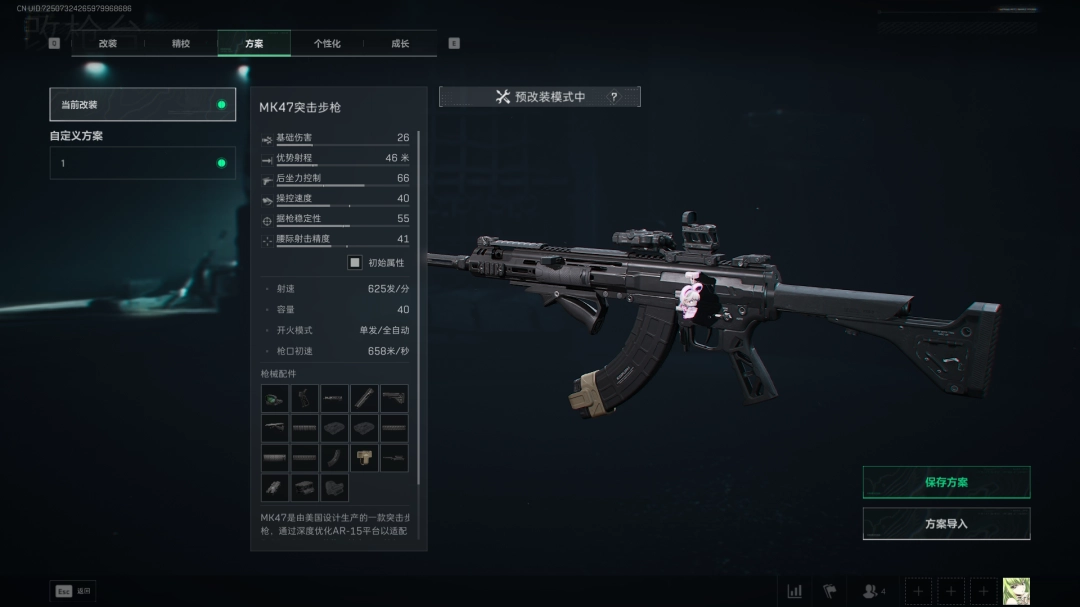The height and width of the screenshot is (607, 1080).
Task: Import a scheme with 方案导入
Action: point(946,523)
